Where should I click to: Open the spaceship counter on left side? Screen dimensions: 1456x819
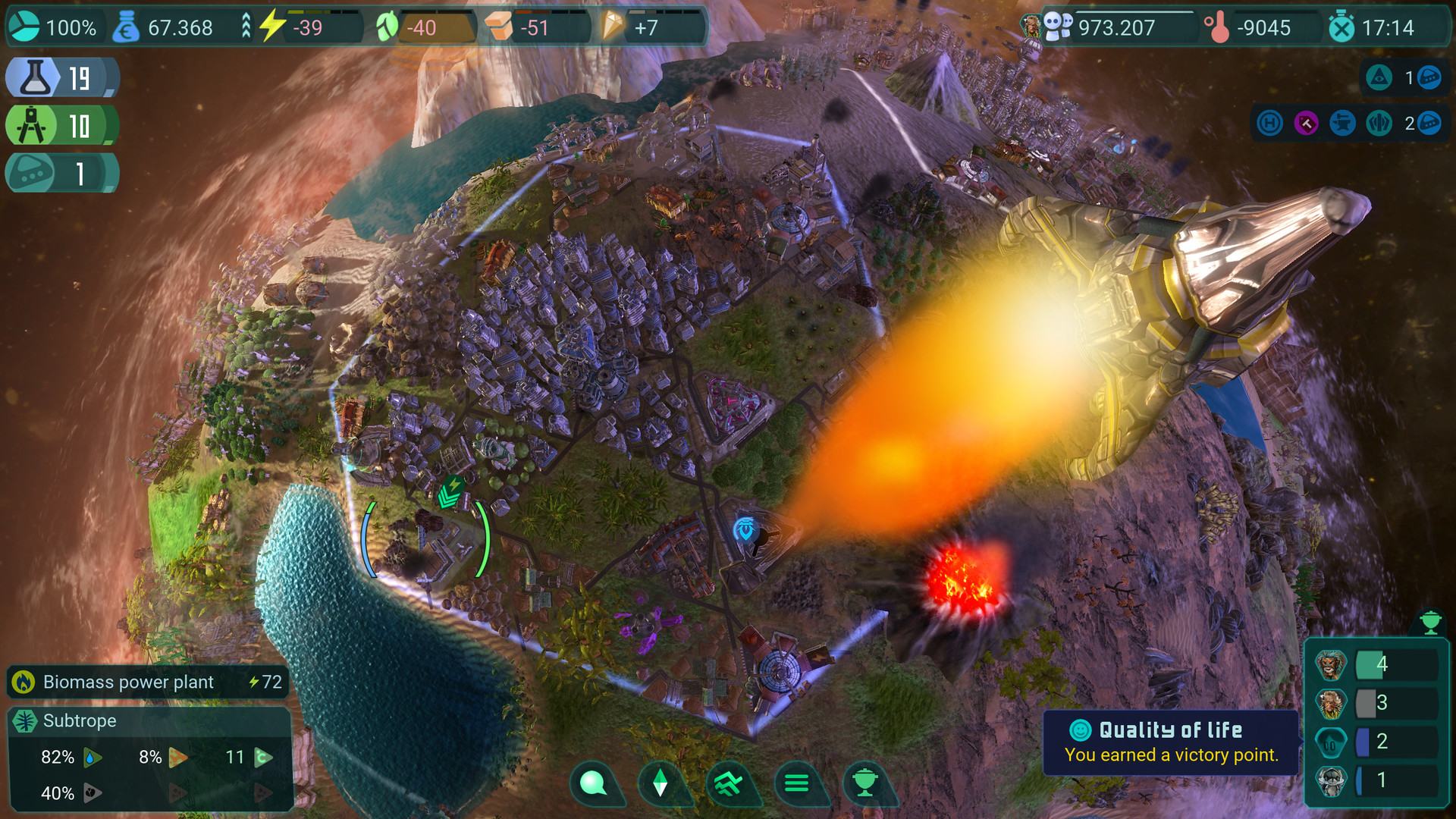tap(61, 174)
